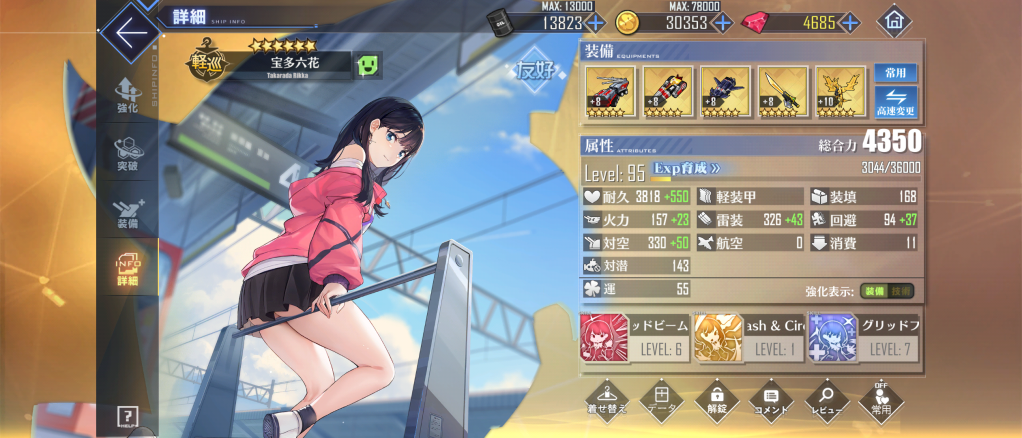
Task: Open the 着せ替え skin change menu
Action: (x=607, y=399)
